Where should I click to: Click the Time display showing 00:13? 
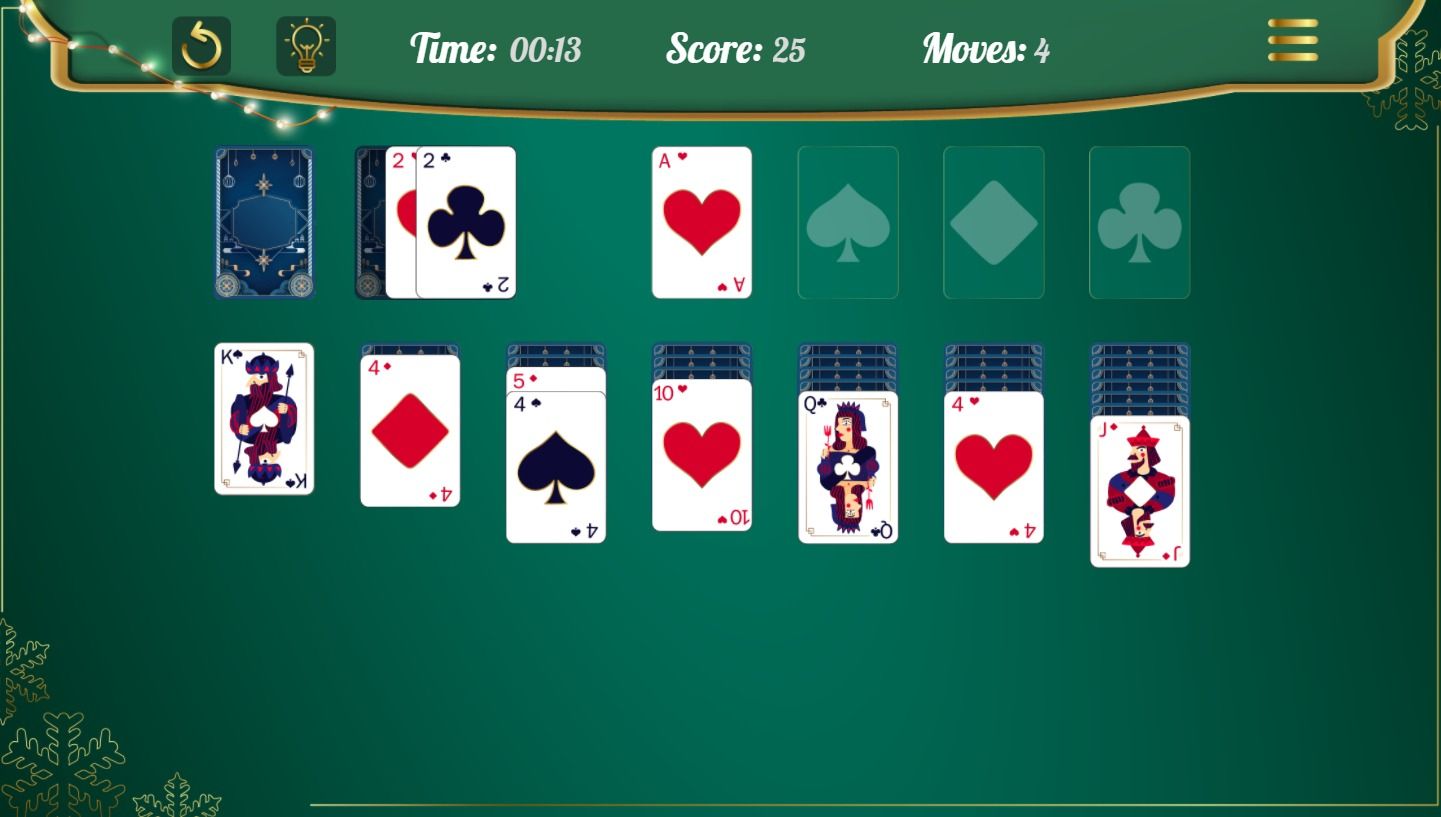coord(494,50)
